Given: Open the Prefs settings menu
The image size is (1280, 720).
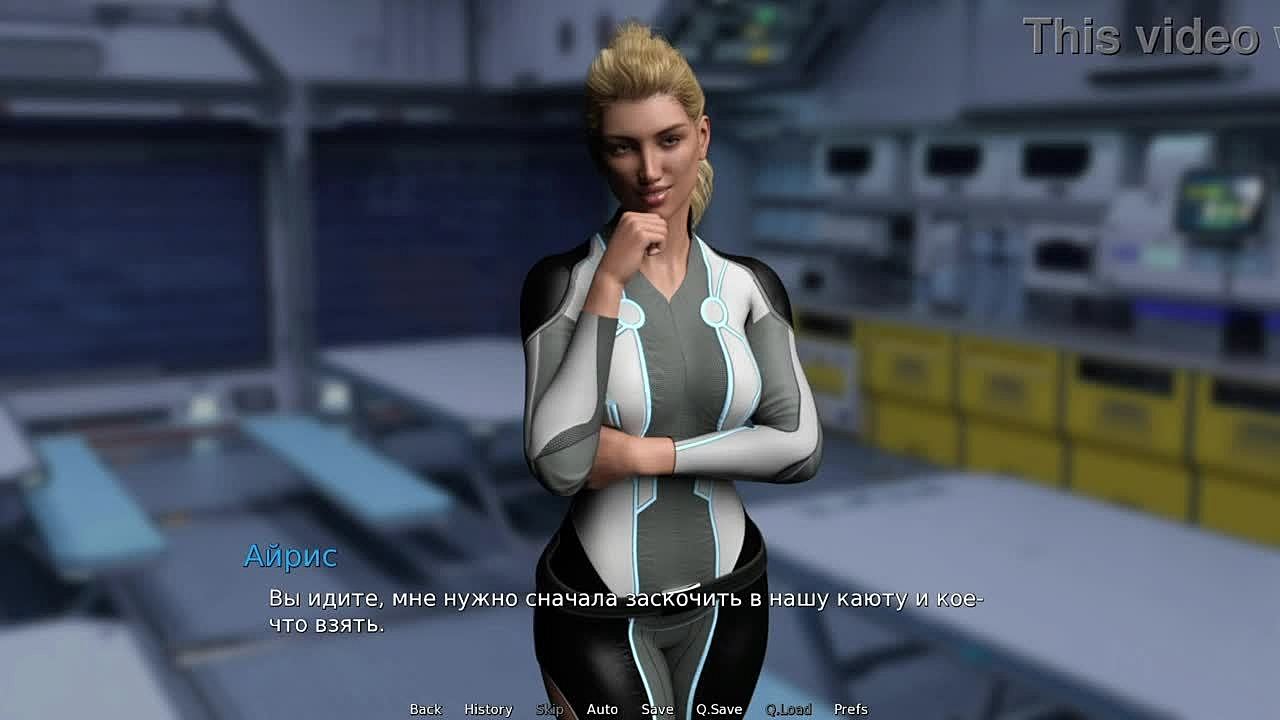Looking at the screenshot, I should (851, 709).
